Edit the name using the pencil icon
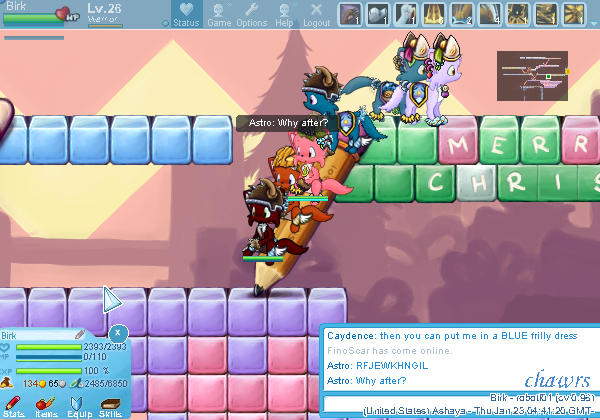The height and width of the screenshot is (420, 600). 80,334
